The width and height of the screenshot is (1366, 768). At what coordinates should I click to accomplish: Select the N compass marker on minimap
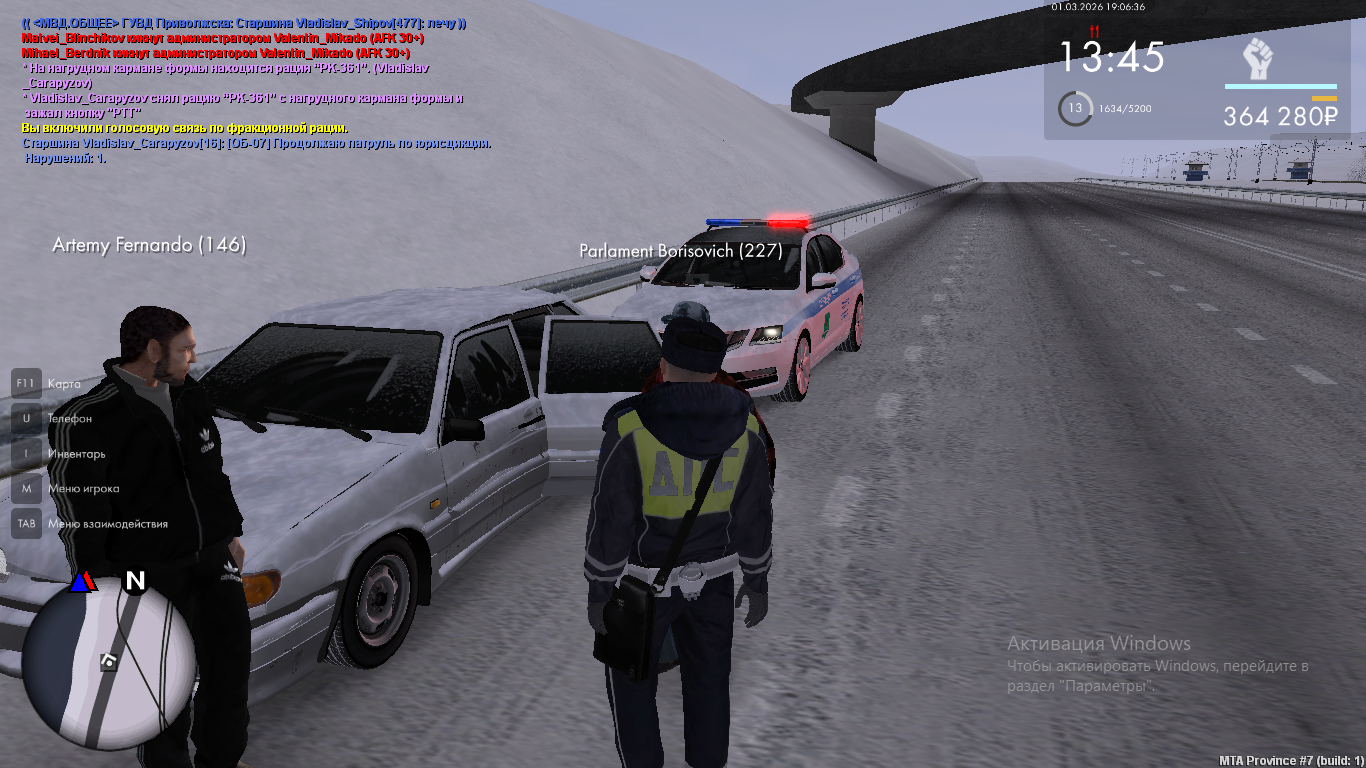click(135, 581)
